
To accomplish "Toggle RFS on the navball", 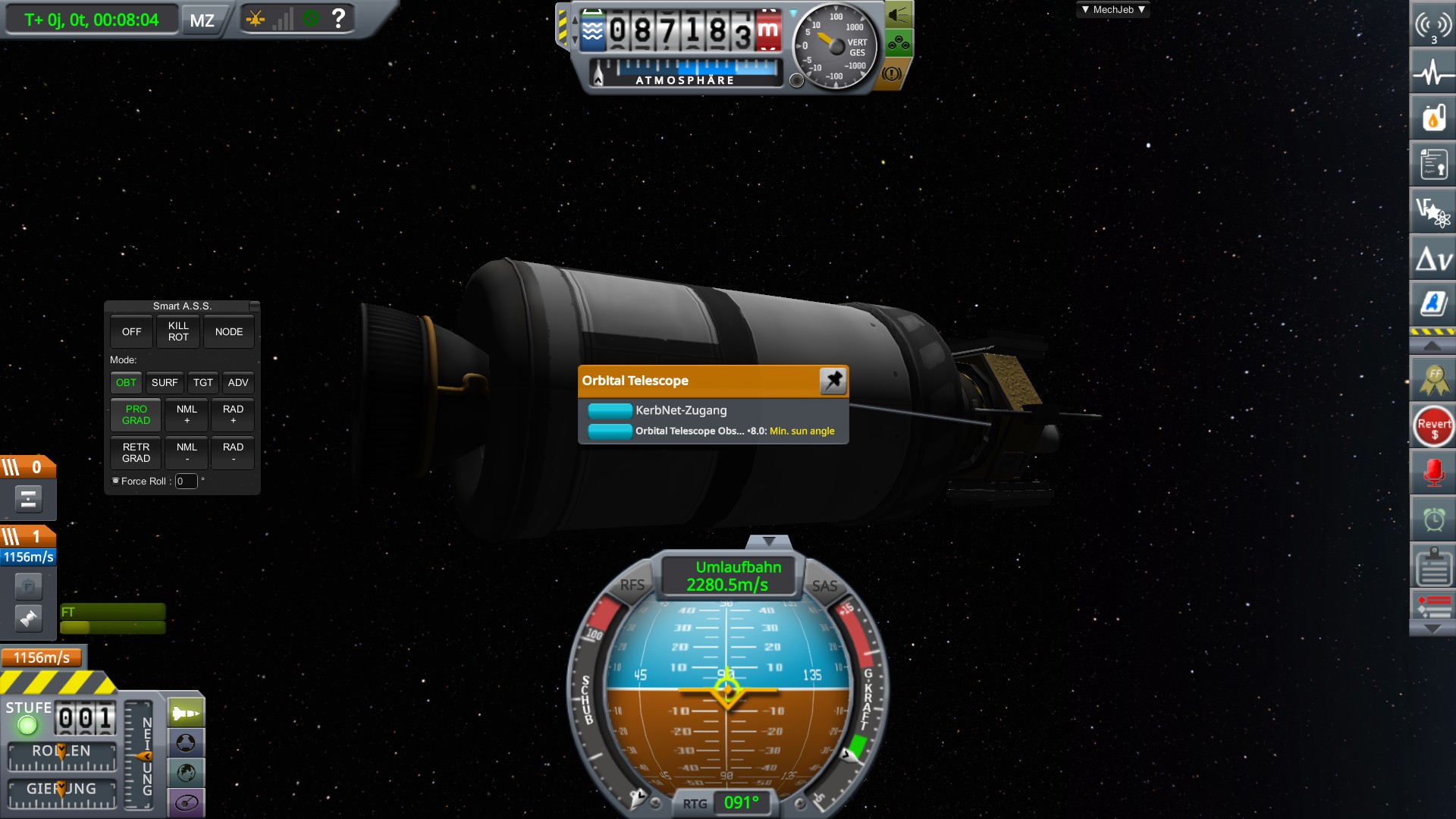I will tap(632, 585).
